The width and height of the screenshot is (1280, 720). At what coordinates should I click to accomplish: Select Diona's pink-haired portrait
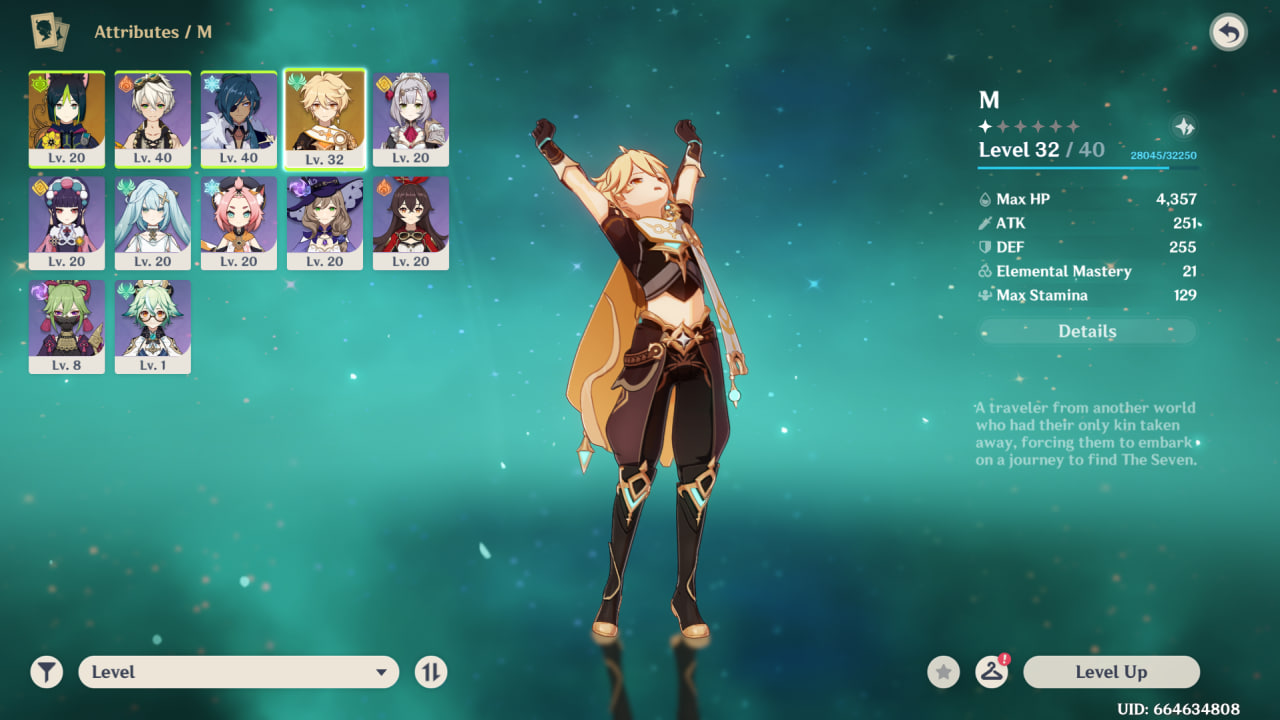[x=239, y=222]
